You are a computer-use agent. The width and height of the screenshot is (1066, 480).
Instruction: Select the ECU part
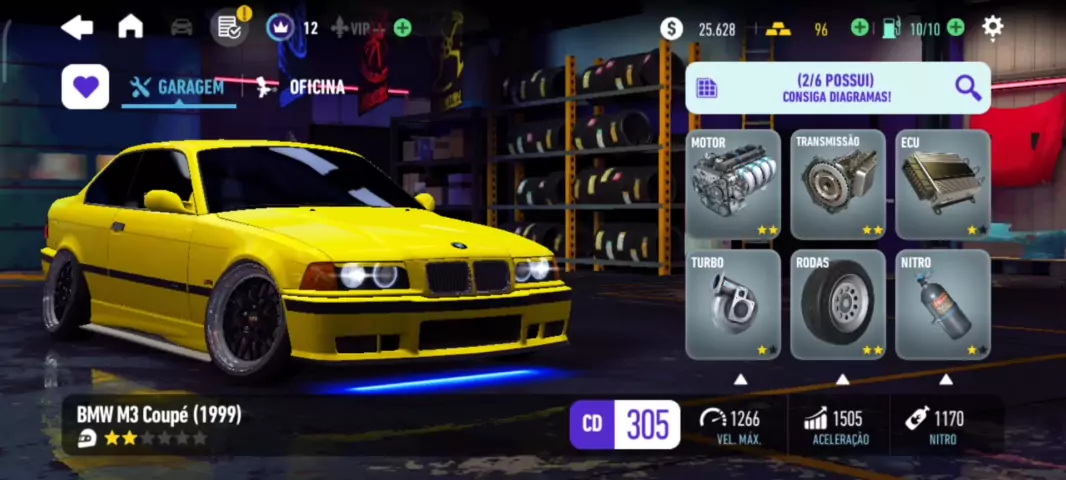click(x=942, y=184)
